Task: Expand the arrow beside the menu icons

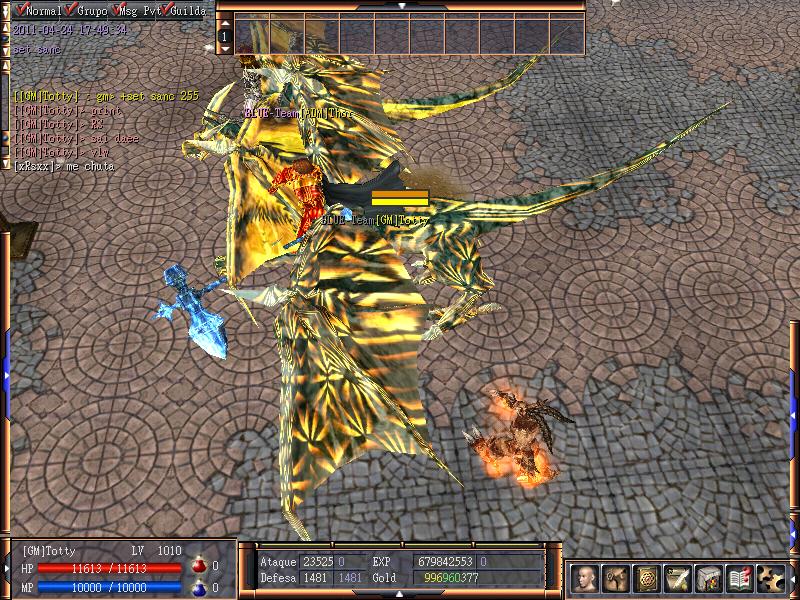Action: 792,578
